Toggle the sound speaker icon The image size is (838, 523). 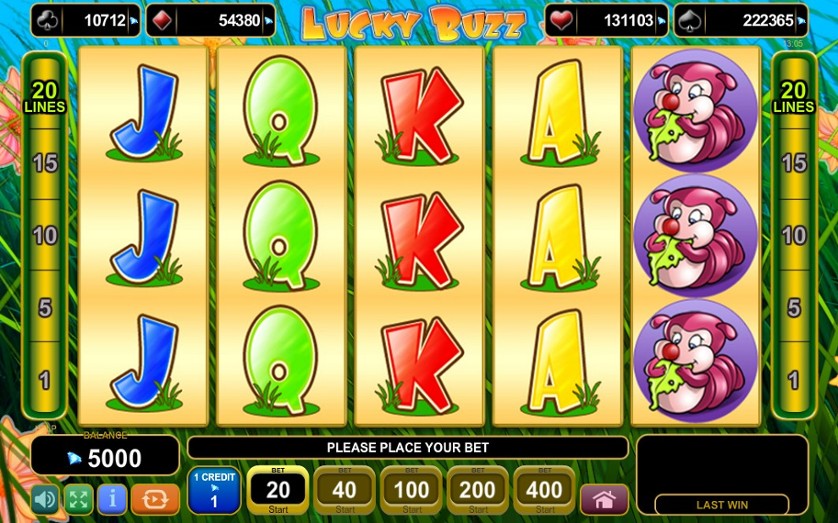pos(45,498)
